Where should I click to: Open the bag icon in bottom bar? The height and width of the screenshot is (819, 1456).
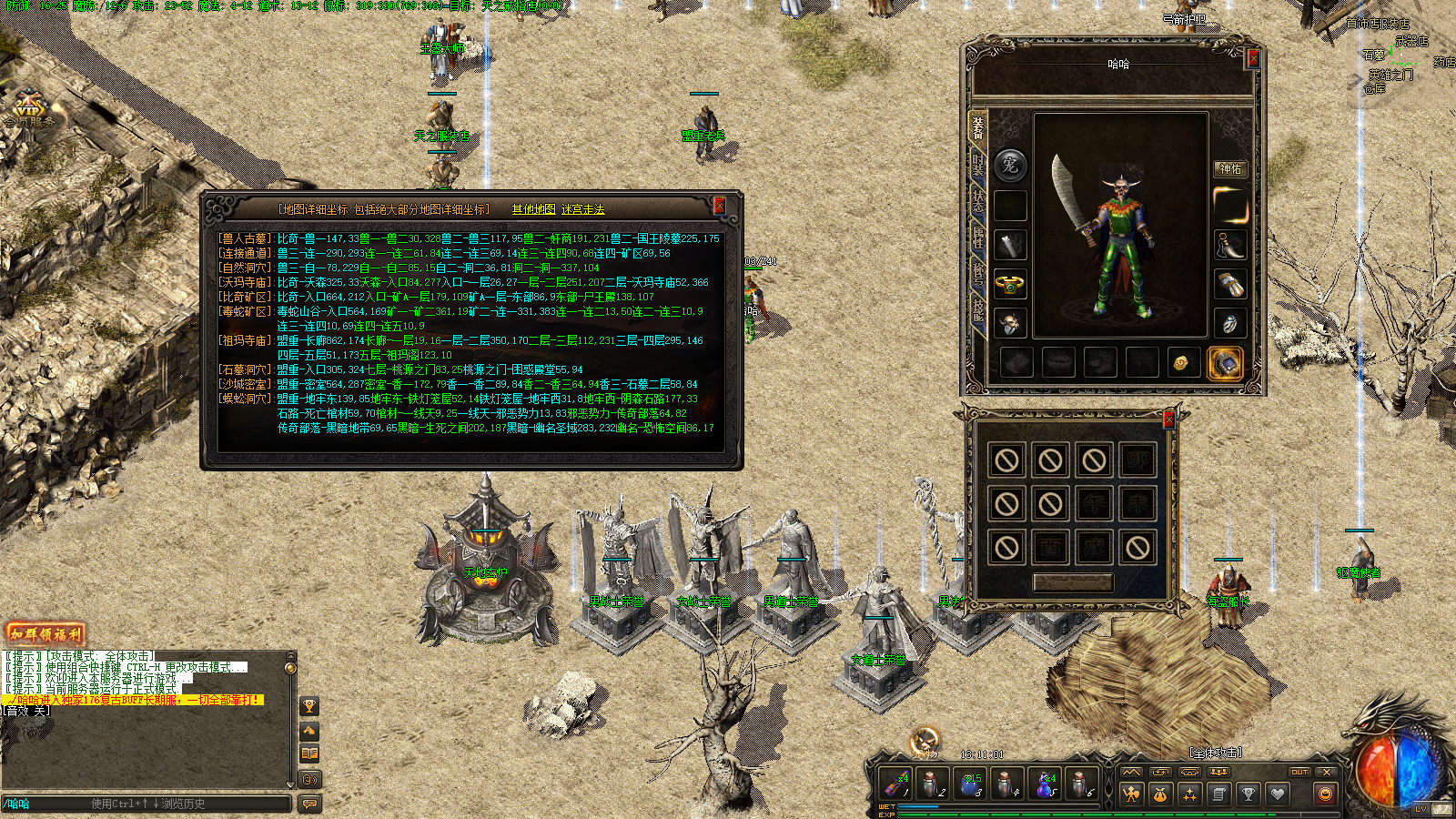click(1160, 794)
